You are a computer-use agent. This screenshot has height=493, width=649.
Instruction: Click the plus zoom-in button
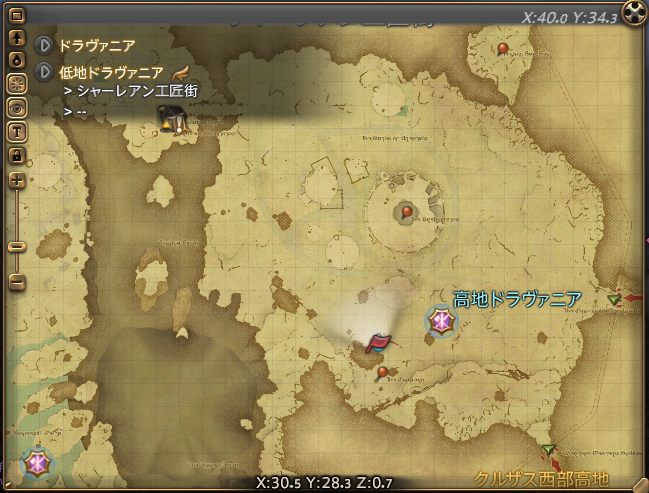tap(17, 180)
